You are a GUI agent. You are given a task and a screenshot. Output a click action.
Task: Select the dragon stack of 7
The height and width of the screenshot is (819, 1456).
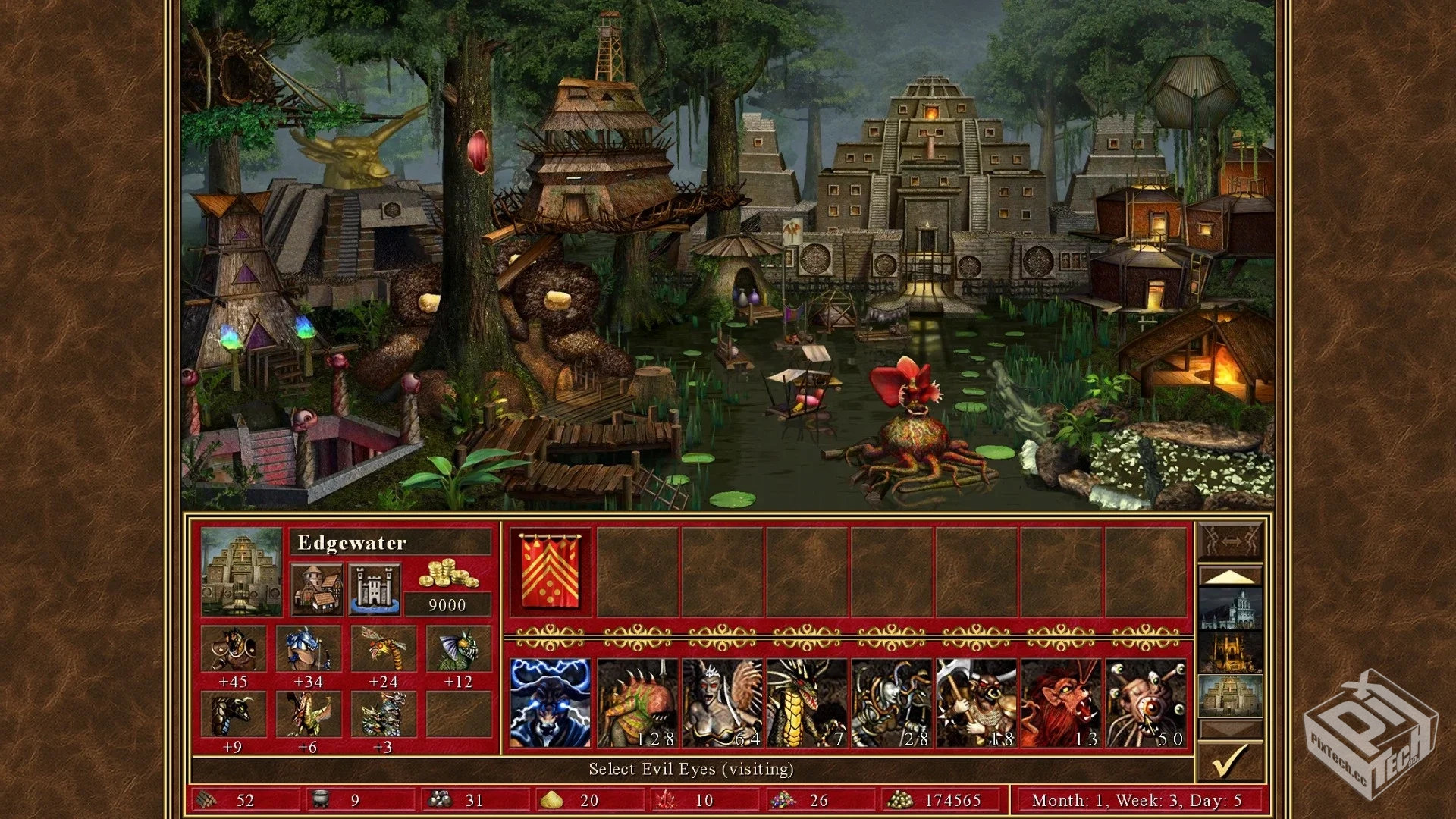pos(807,703)
